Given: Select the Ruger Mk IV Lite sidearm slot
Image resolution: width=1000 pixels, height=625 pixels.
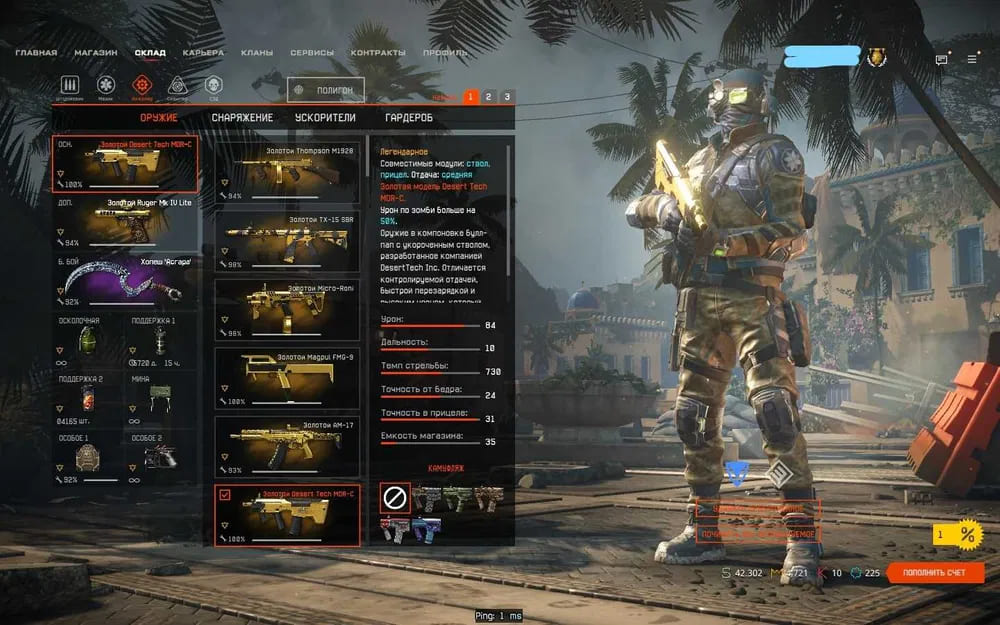Looking at the screenshot, I should click(125, 222).
